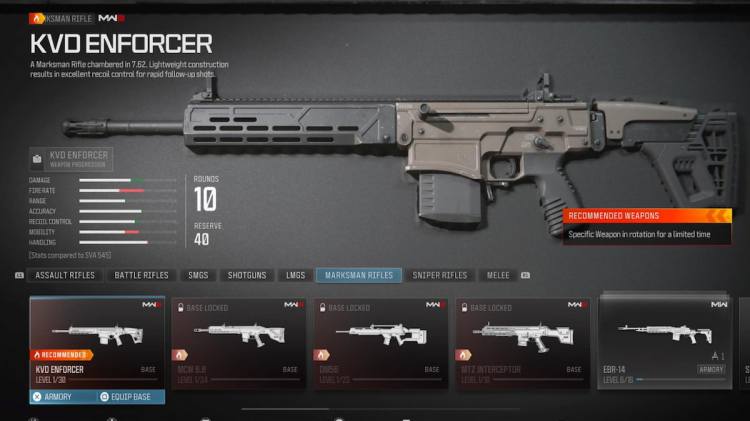Show the Shotguns weapon list
Image resolution: width=750 pixels, height=421 pixels.
pyautogui.click(x=246, y=275)
